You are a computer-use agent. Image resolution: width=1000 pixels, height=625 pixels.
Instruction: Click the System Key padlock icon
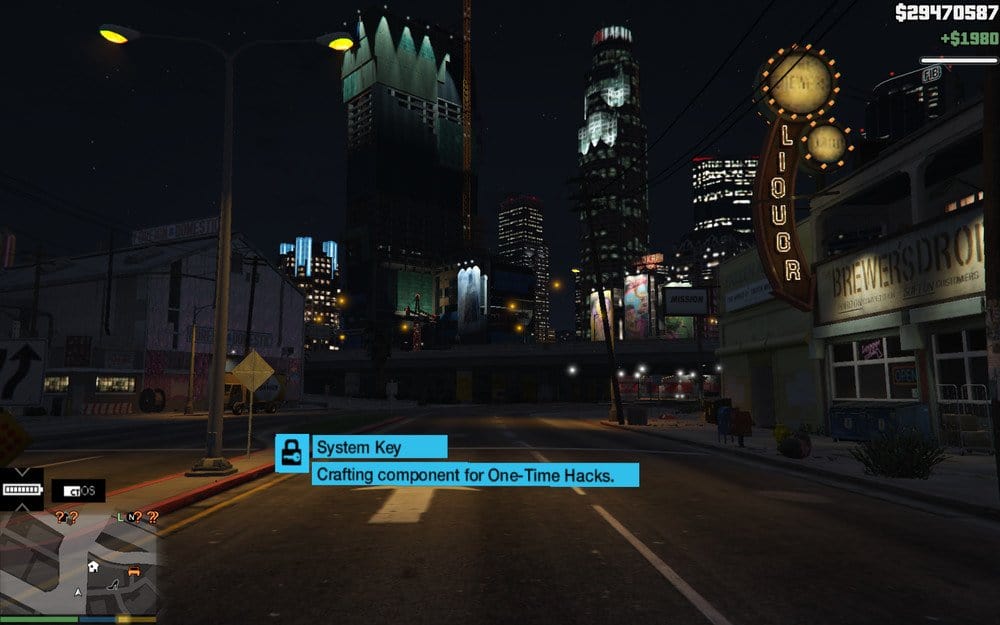292,452
